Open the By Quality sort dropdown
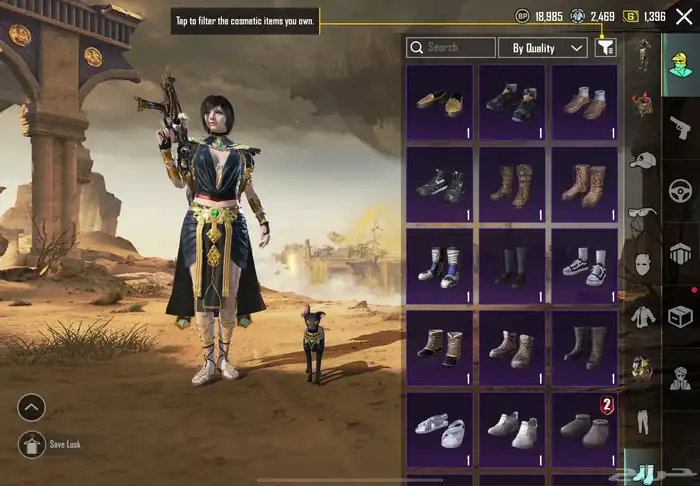Image resolution: width=700 pixels, height=486 pixels. tap(548, 47)
